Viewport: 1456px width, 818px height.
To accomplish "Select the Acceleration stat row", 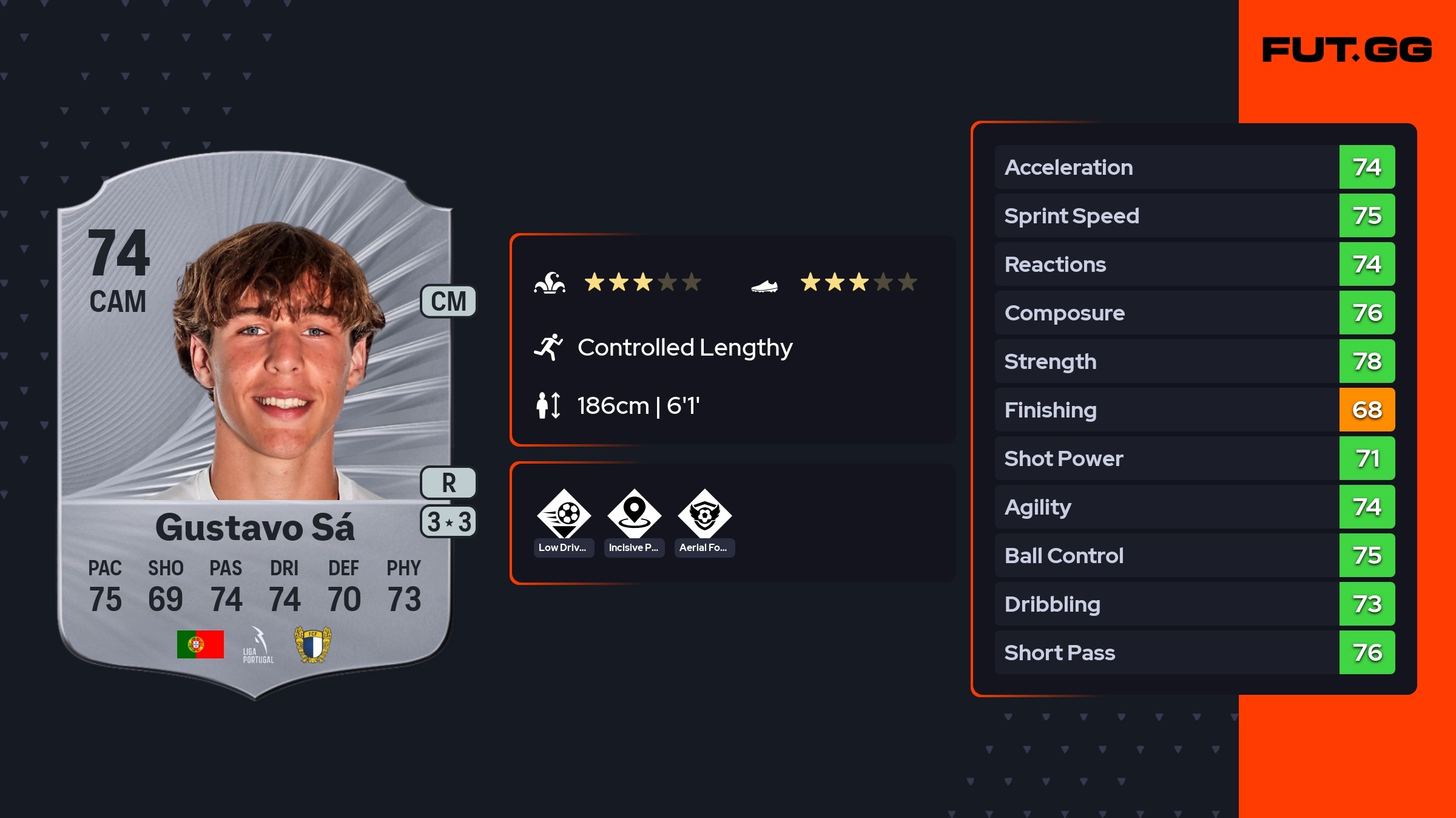I will tap(1194, 167).
